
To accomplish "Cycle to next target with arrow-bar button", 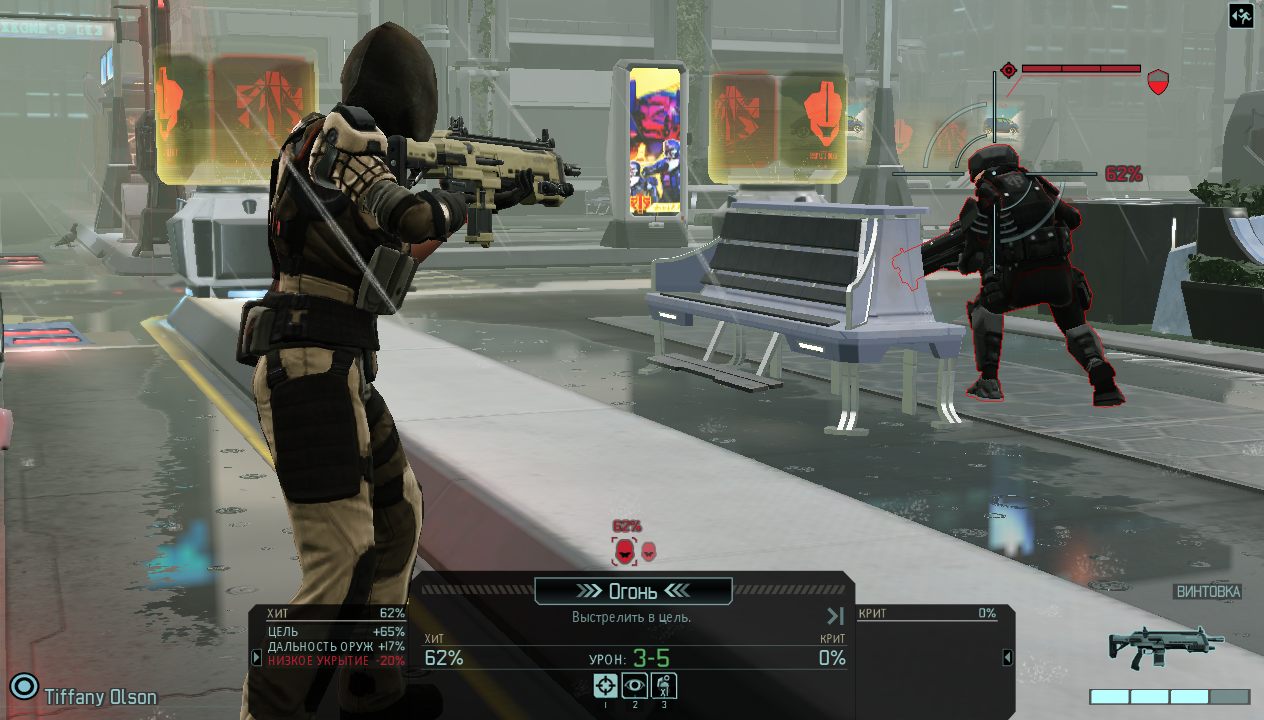I will [836, 616].
